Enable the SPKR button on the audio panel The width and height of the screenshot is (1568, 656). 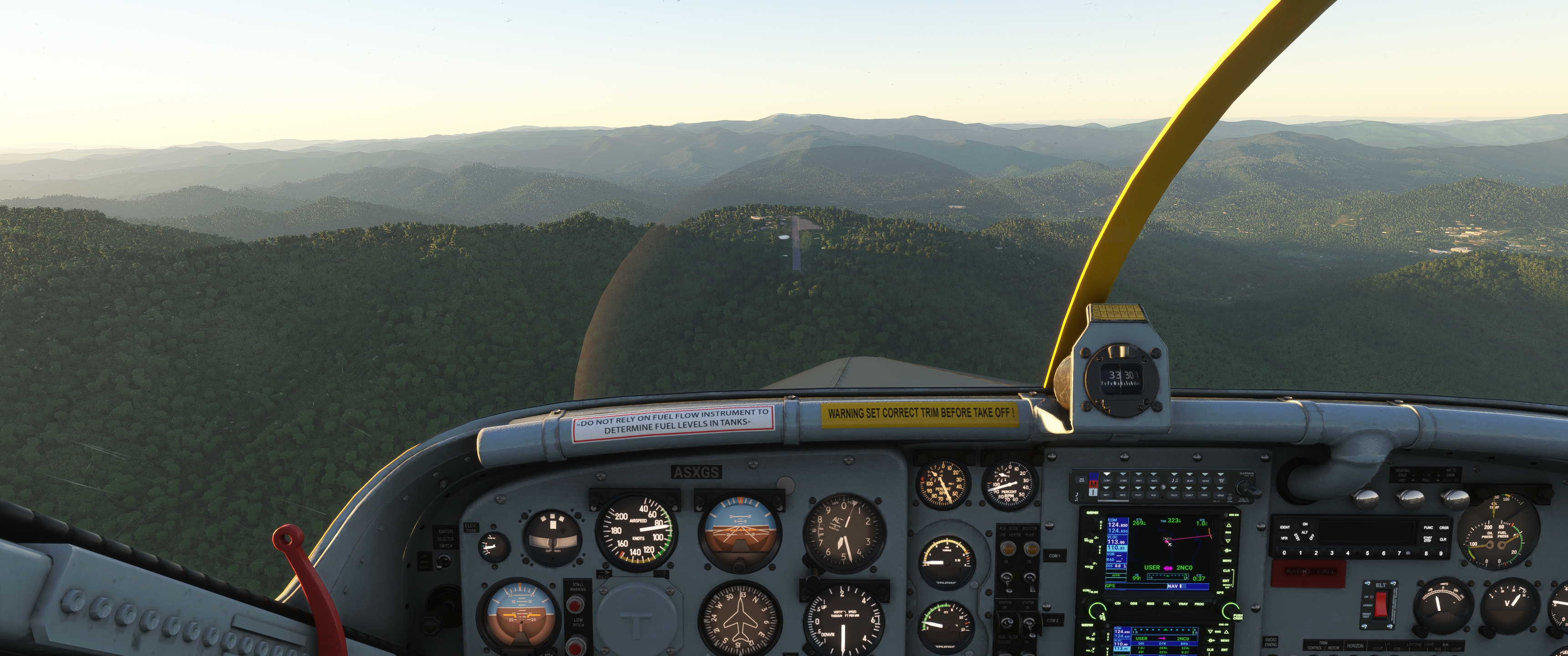(x=1220, y=495)
